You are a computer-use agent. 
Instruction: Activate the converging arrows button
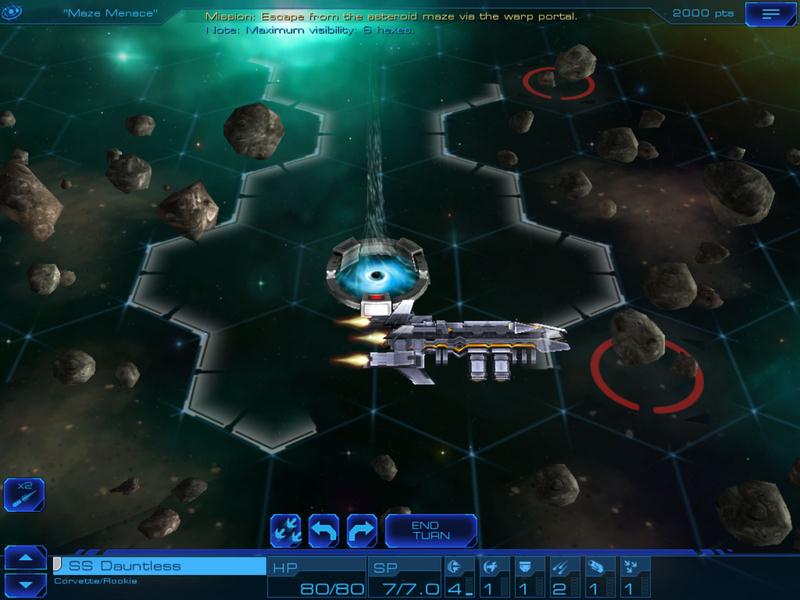click(x=287, y=530)
